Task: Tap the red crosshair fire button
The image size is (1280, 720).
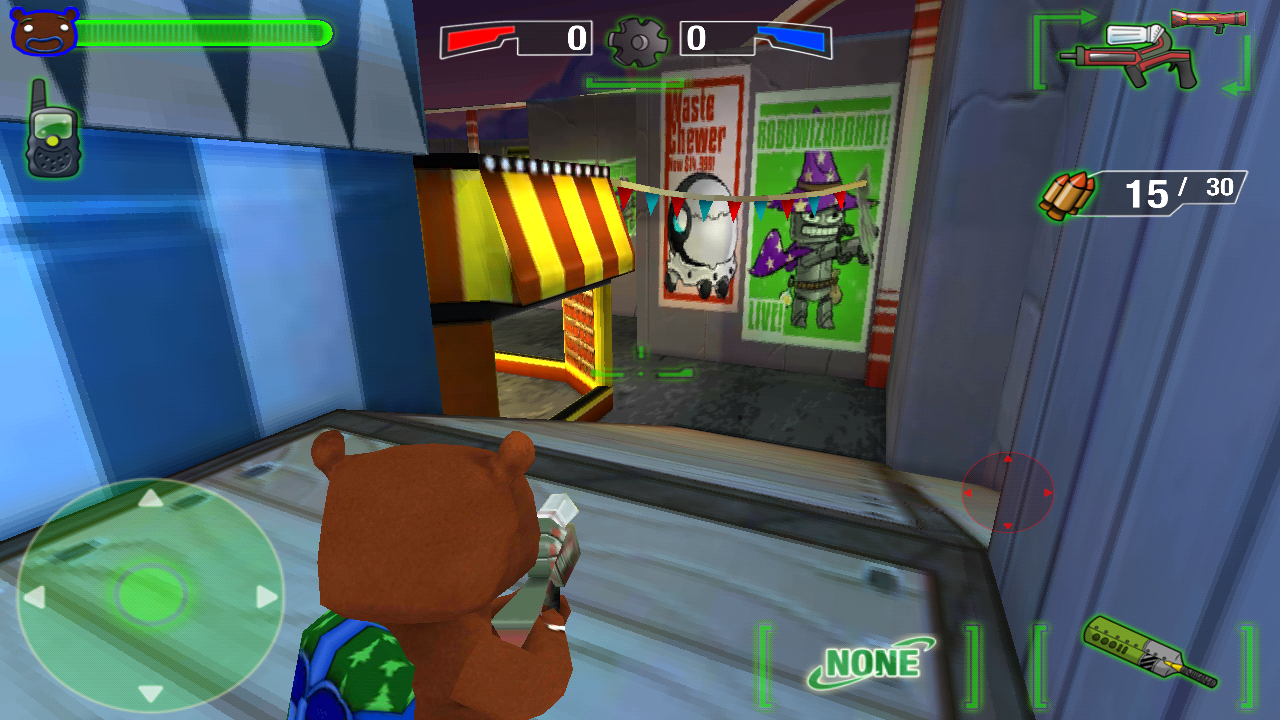Action: click(x=1007, y=492)
